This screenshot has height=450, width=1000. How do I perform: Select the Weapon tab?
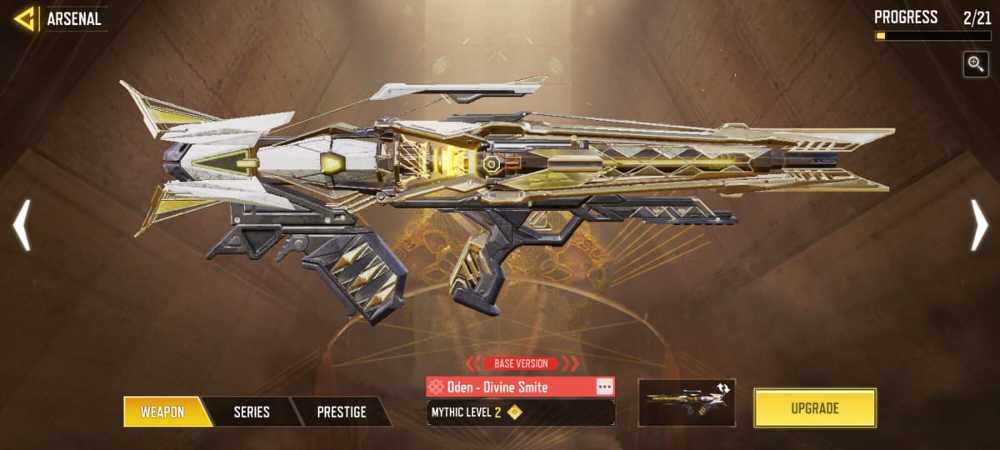pyautogui.click(x=162, y=411)
